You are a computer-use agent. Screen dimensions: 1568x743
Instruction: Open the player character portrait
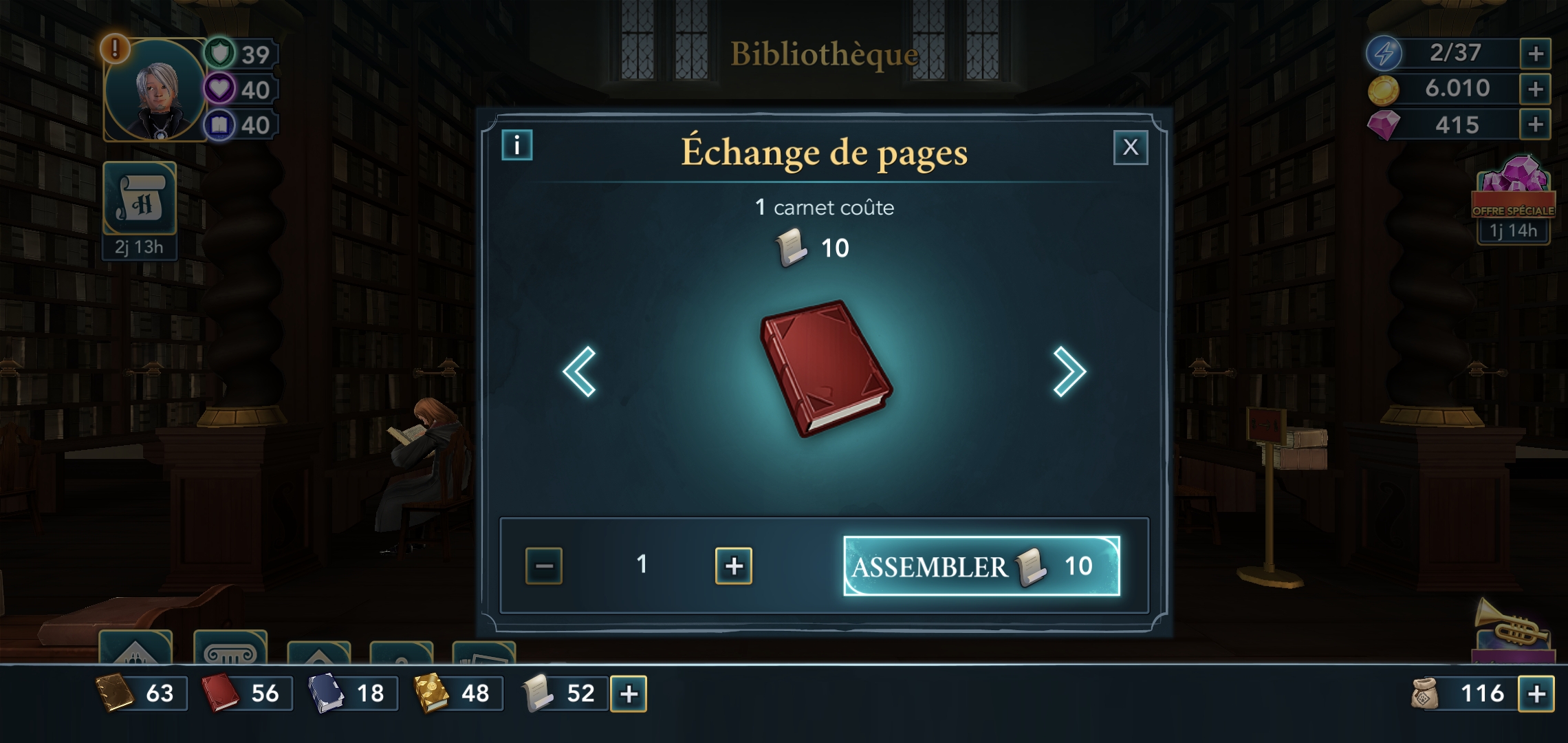(x=156, y=90)
